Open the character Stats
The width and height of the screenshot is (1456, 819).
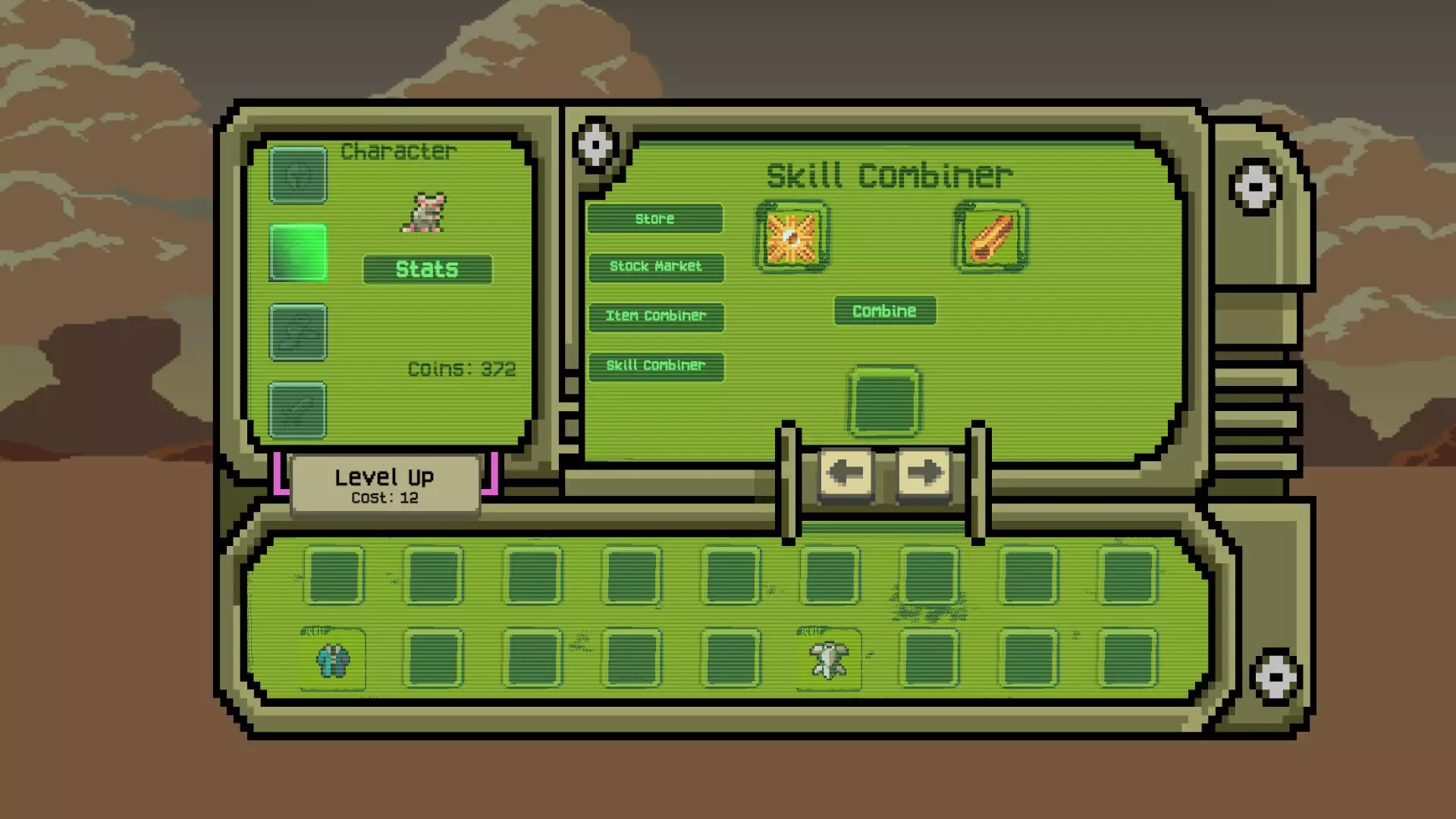click(x=427, y=269)
